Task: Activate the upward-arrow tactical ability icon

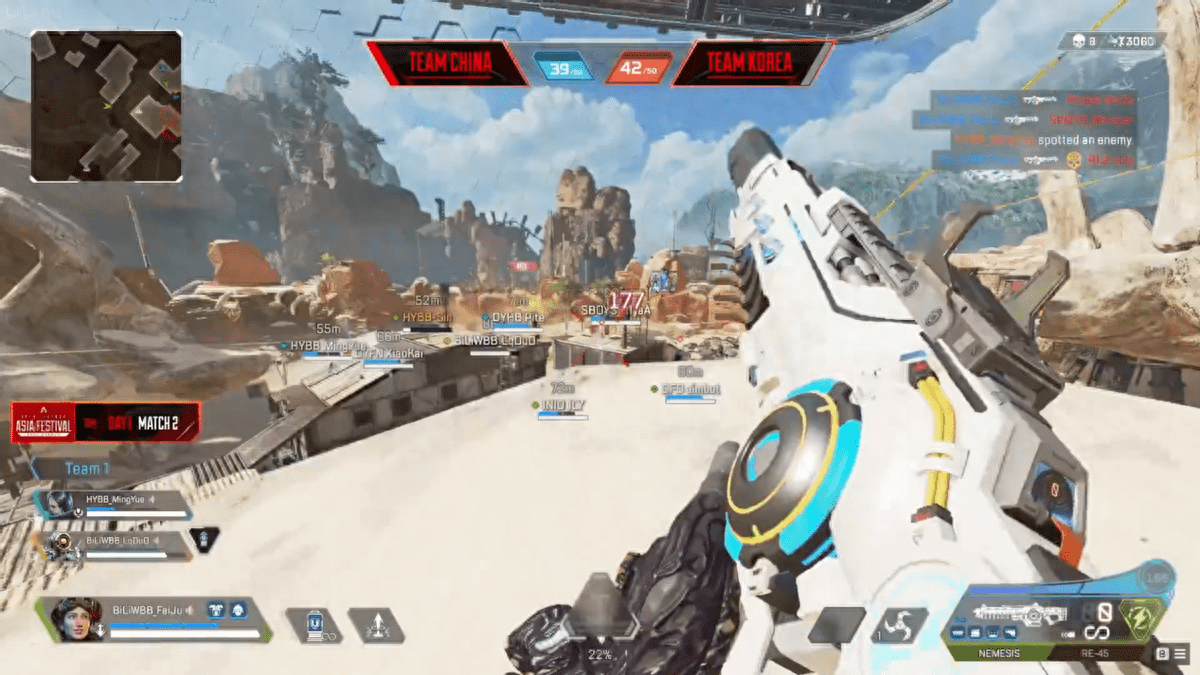Action: [x=376, y=625]
